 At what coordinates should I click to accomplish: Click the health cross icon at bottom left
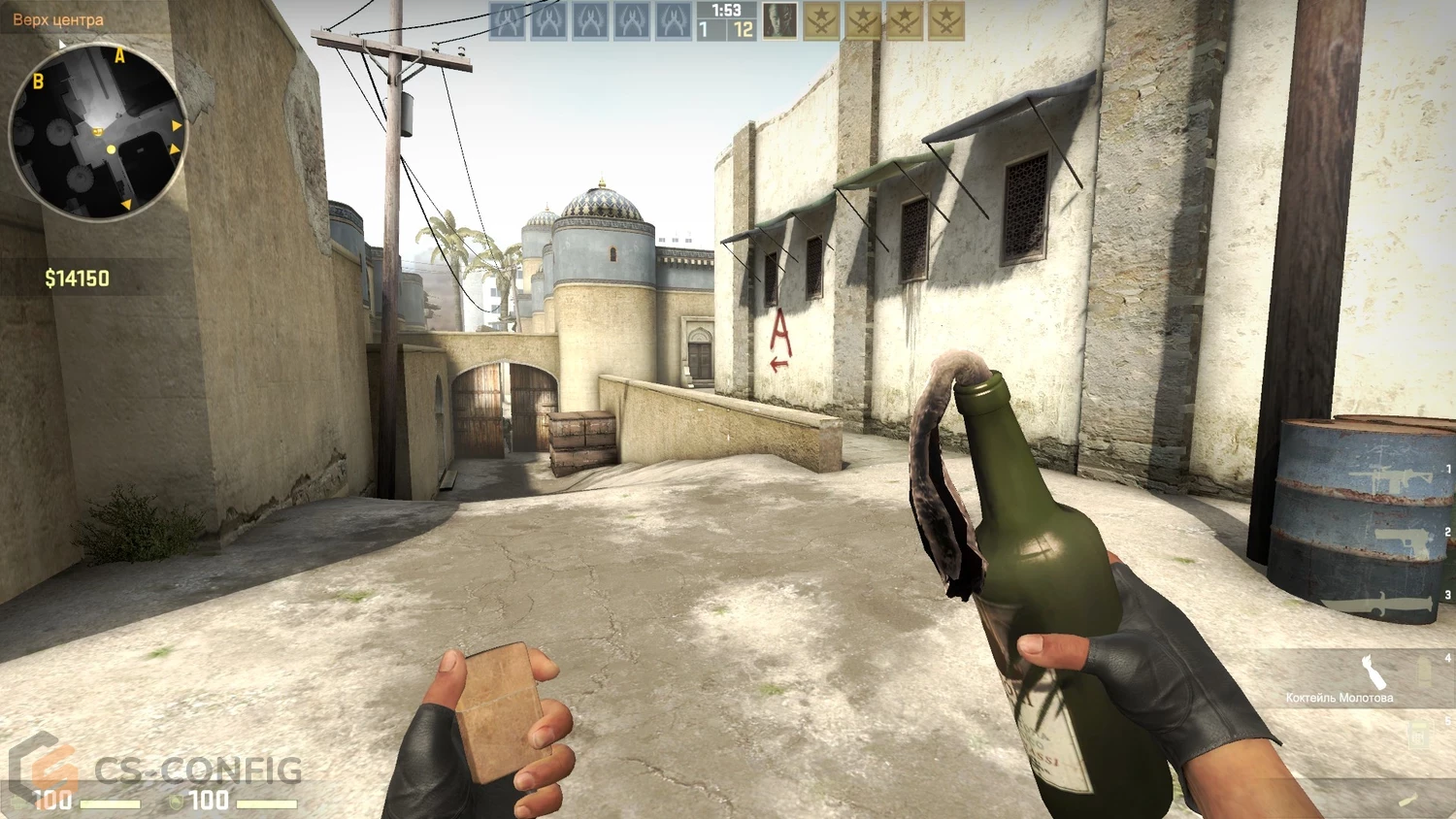tap(17, 803)
